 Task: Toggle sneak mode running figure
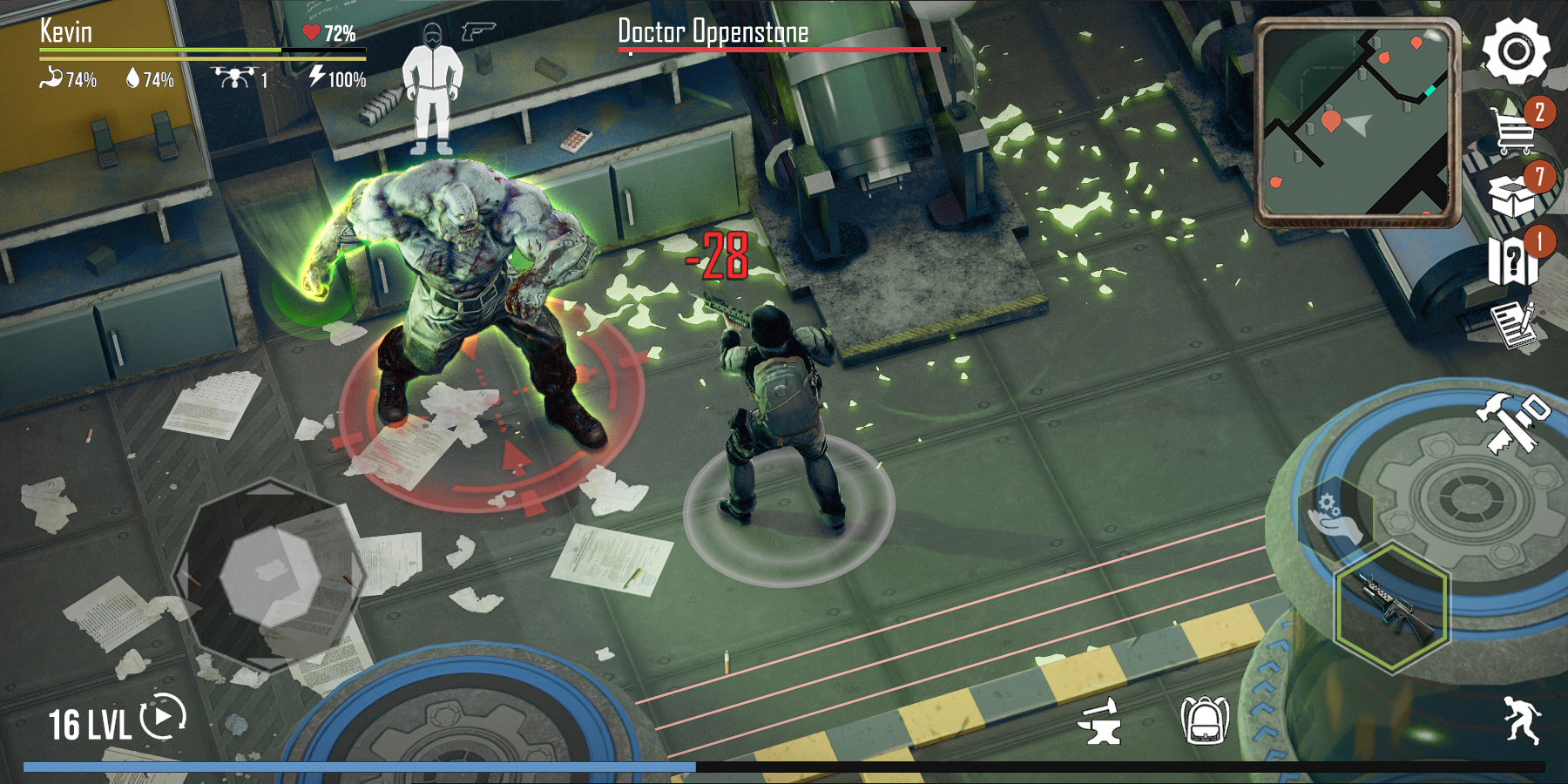point(1521,720)
